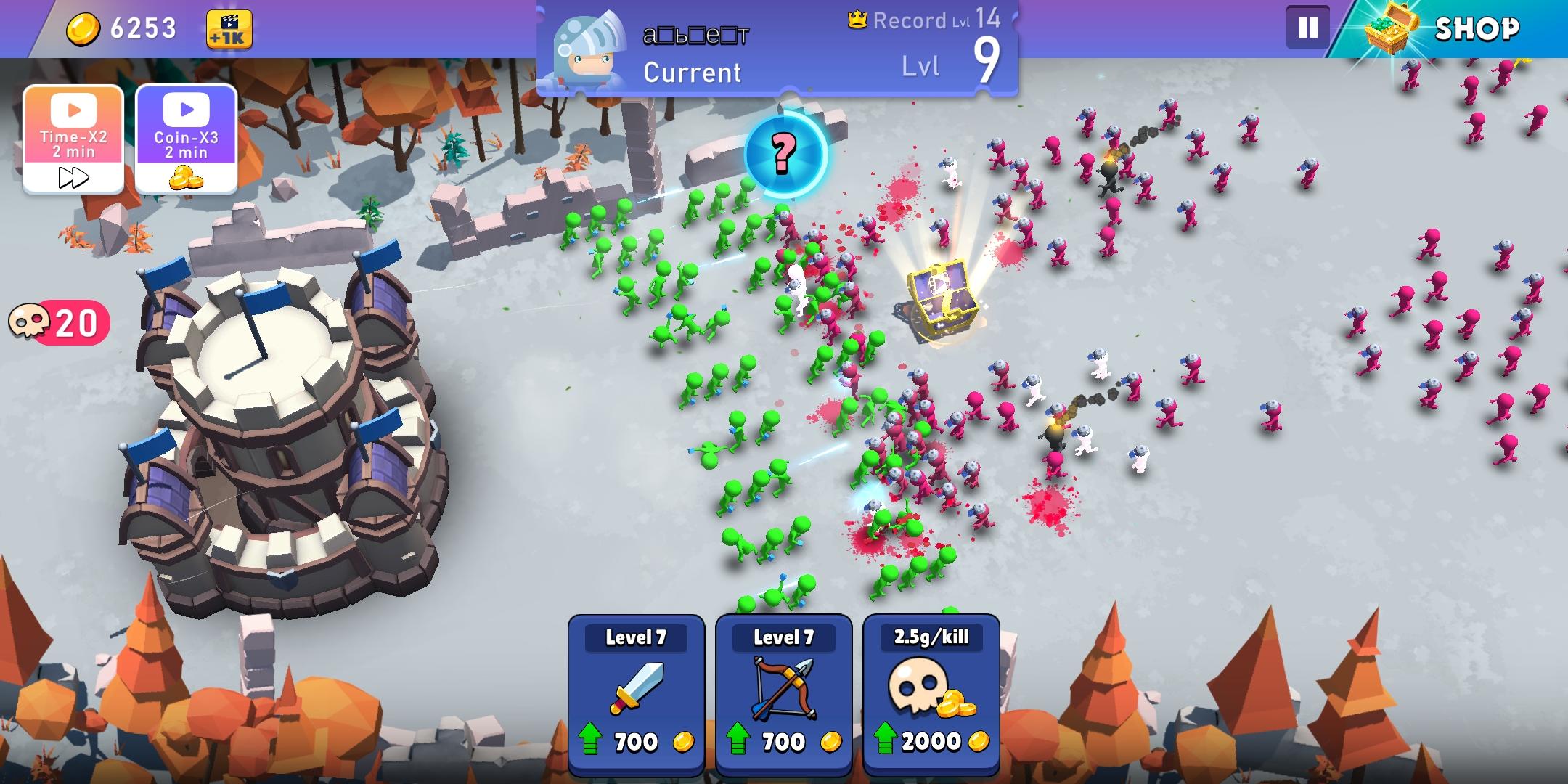Tap the blue question mark bubble
This screenshot has height=784, width=1568.
(x=785, y=152)
